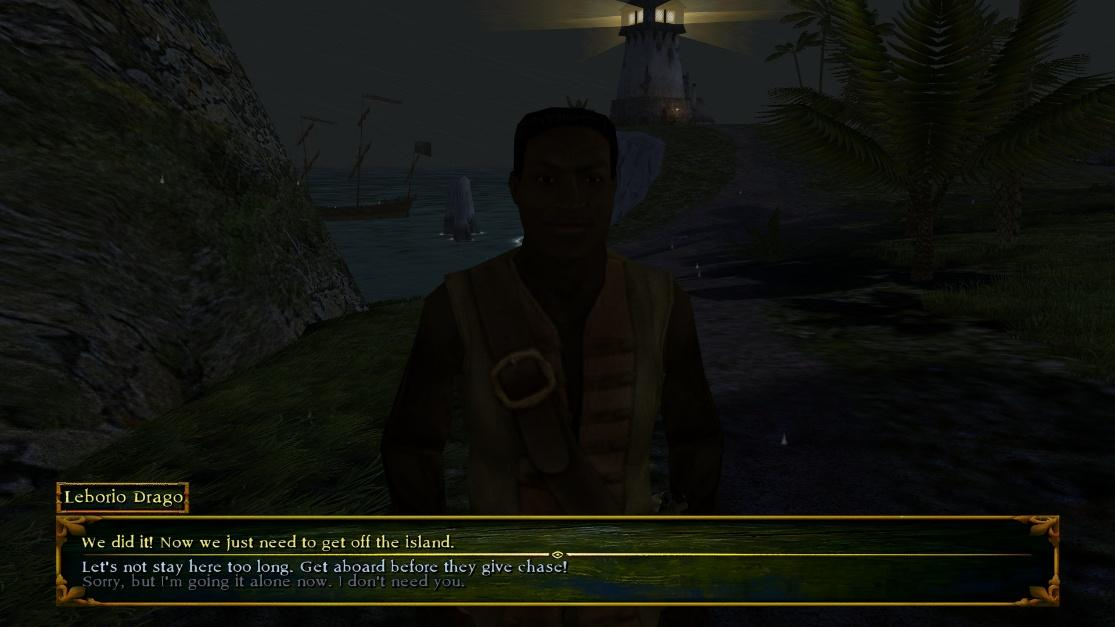The height and width of the screenshot is (627, 1115).
Task: Choose the "Get aboard before they give chase" reply
Action: click(x=324, y=567)
